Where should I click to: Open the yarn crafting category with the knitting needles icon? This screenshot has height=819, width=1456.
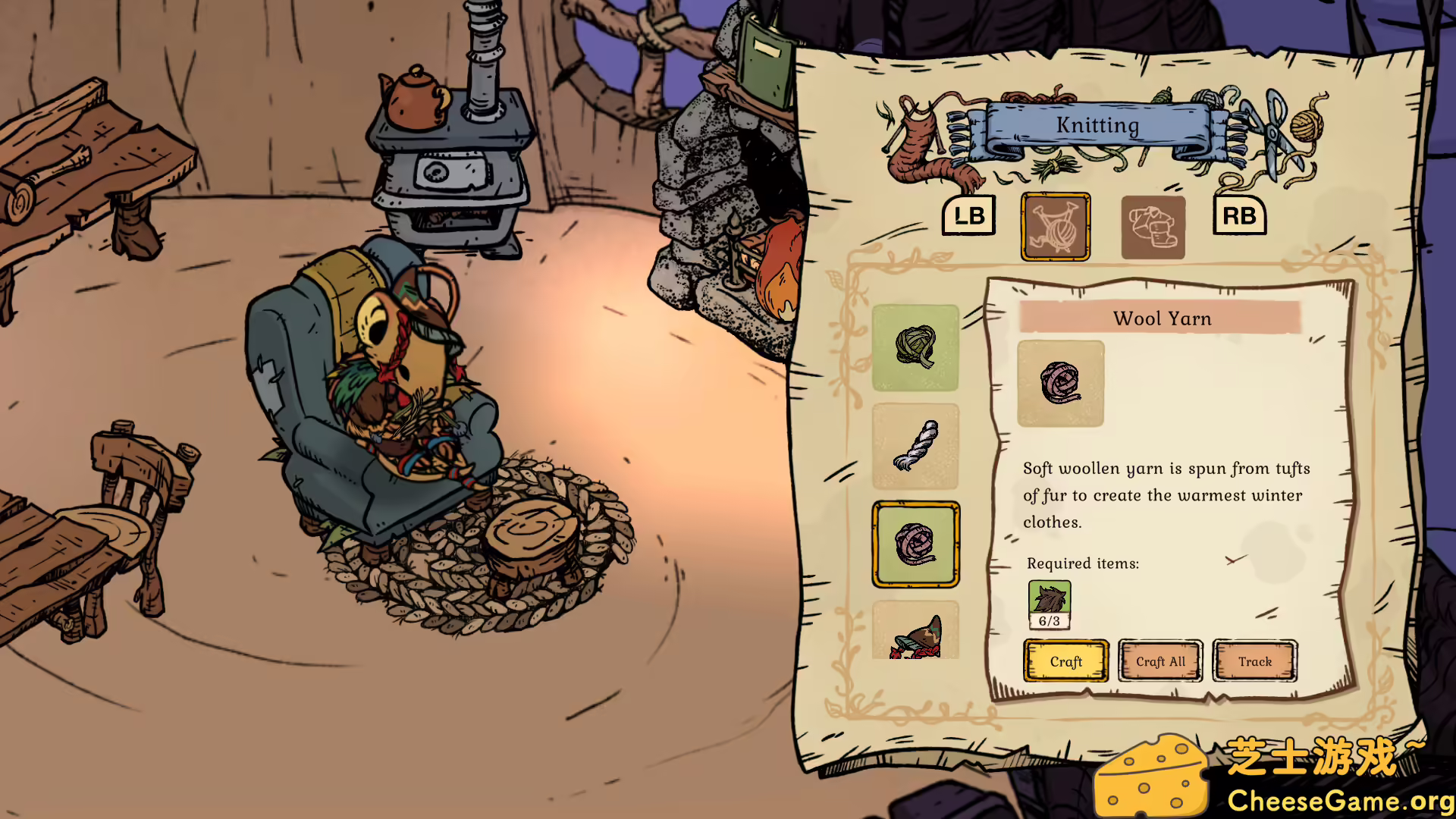point(1055,227)
